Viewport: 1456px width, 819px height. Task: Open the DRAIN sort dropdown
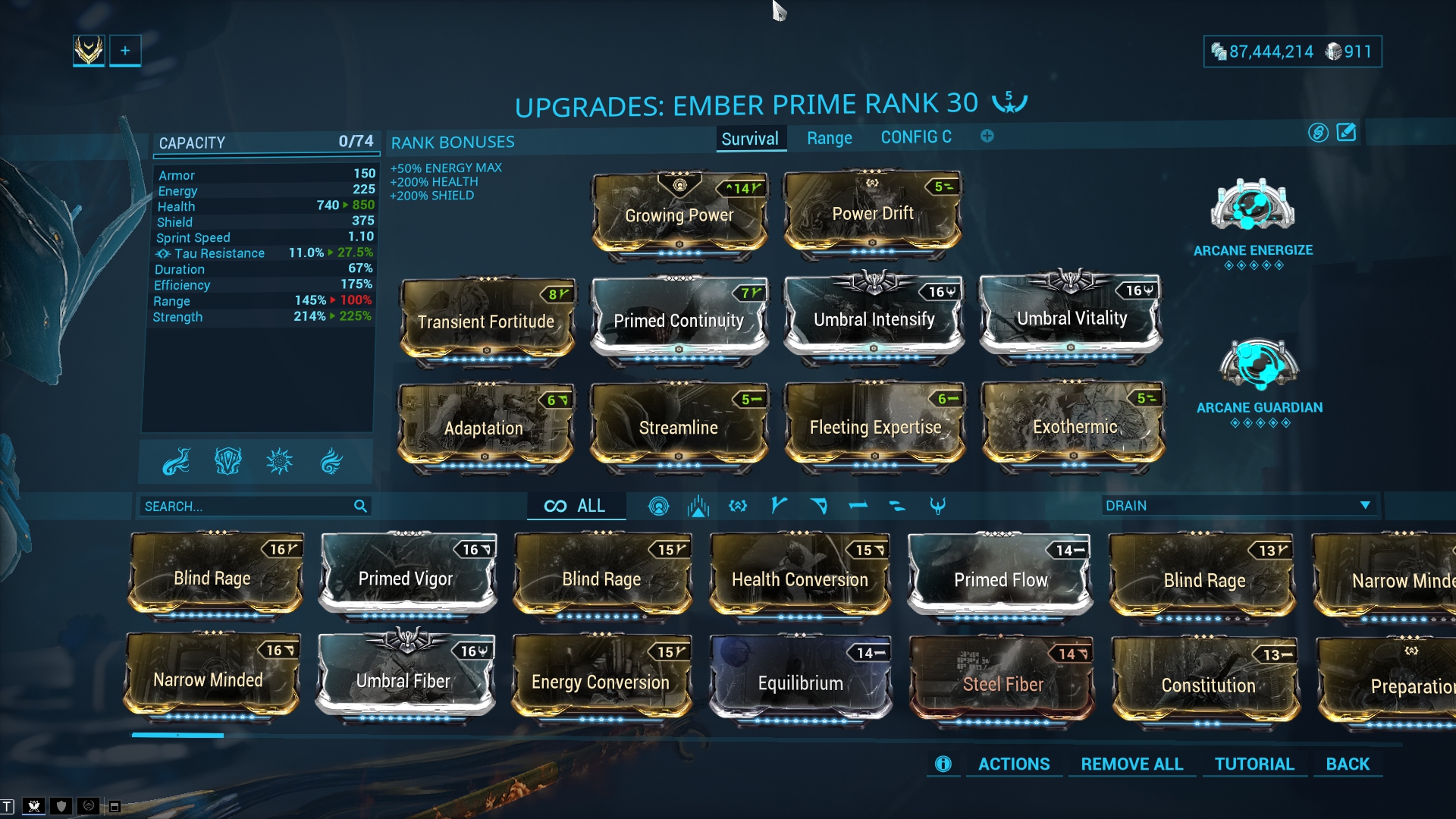point(1237,506)
